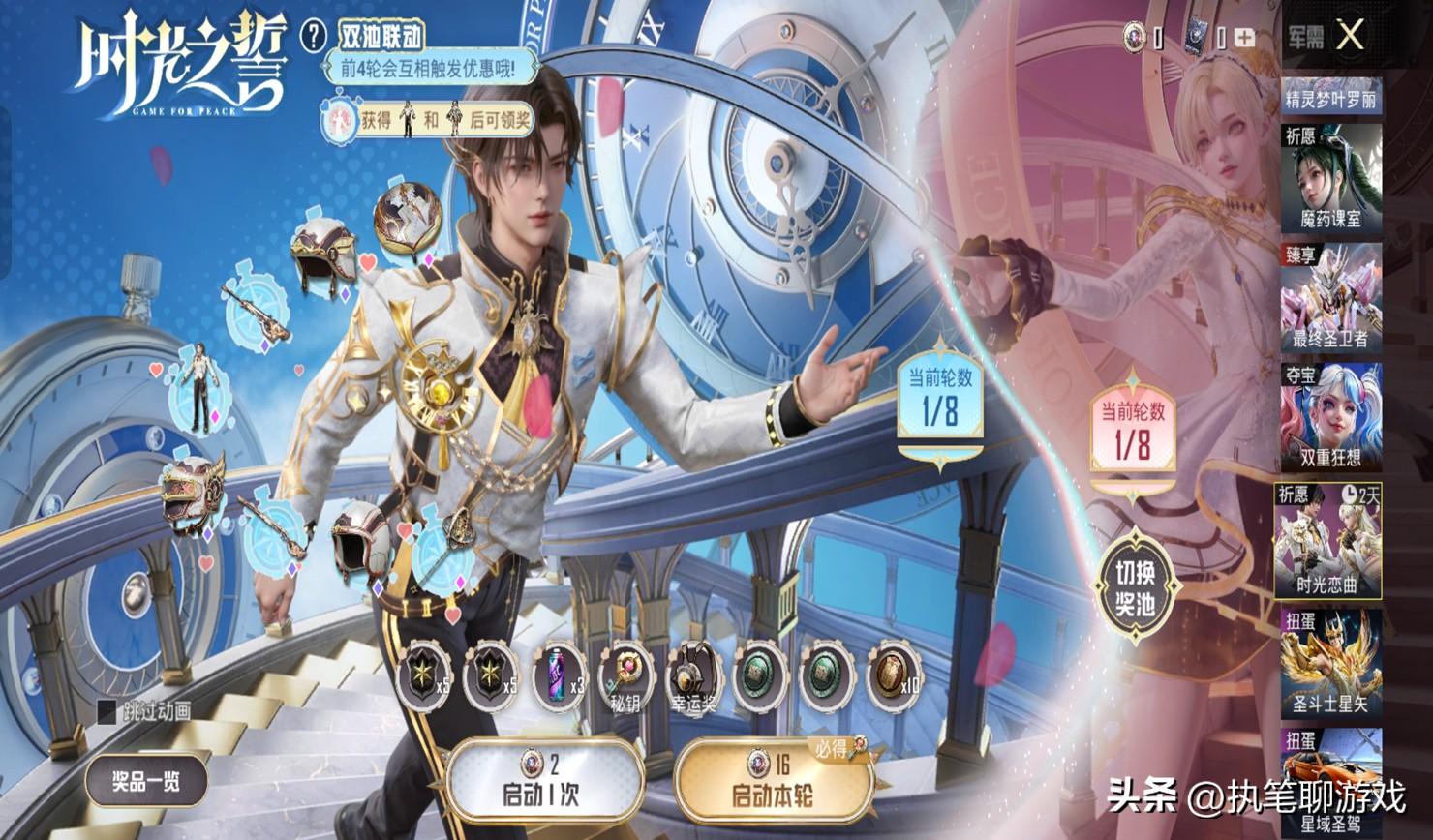Viewport: 1433px width, 840px height.
Task: Open the 精灵梦叶罗丽 event tab
Action: 1330,98
